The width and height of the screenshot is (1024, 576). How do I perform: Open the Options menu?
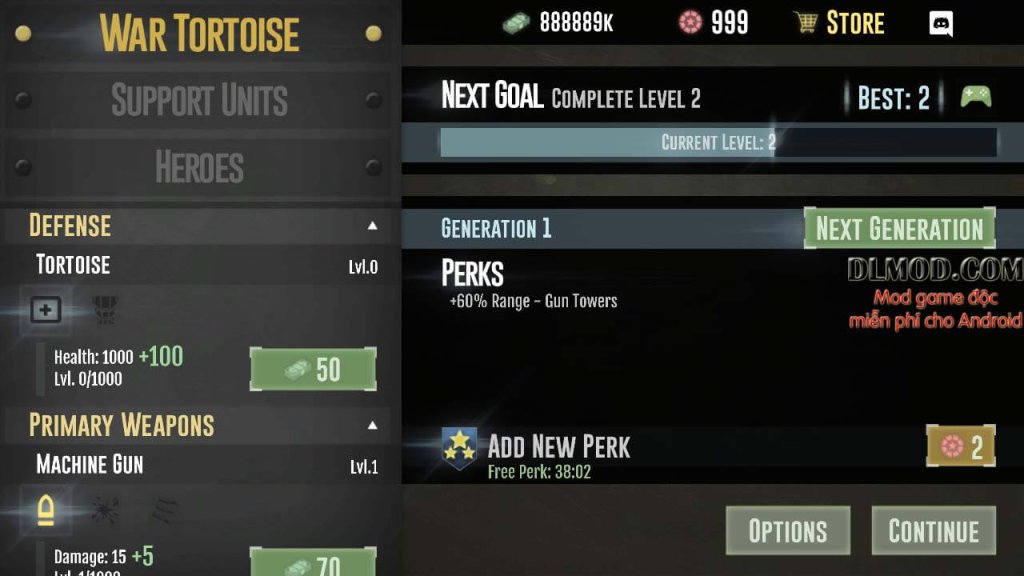[788, 530]
